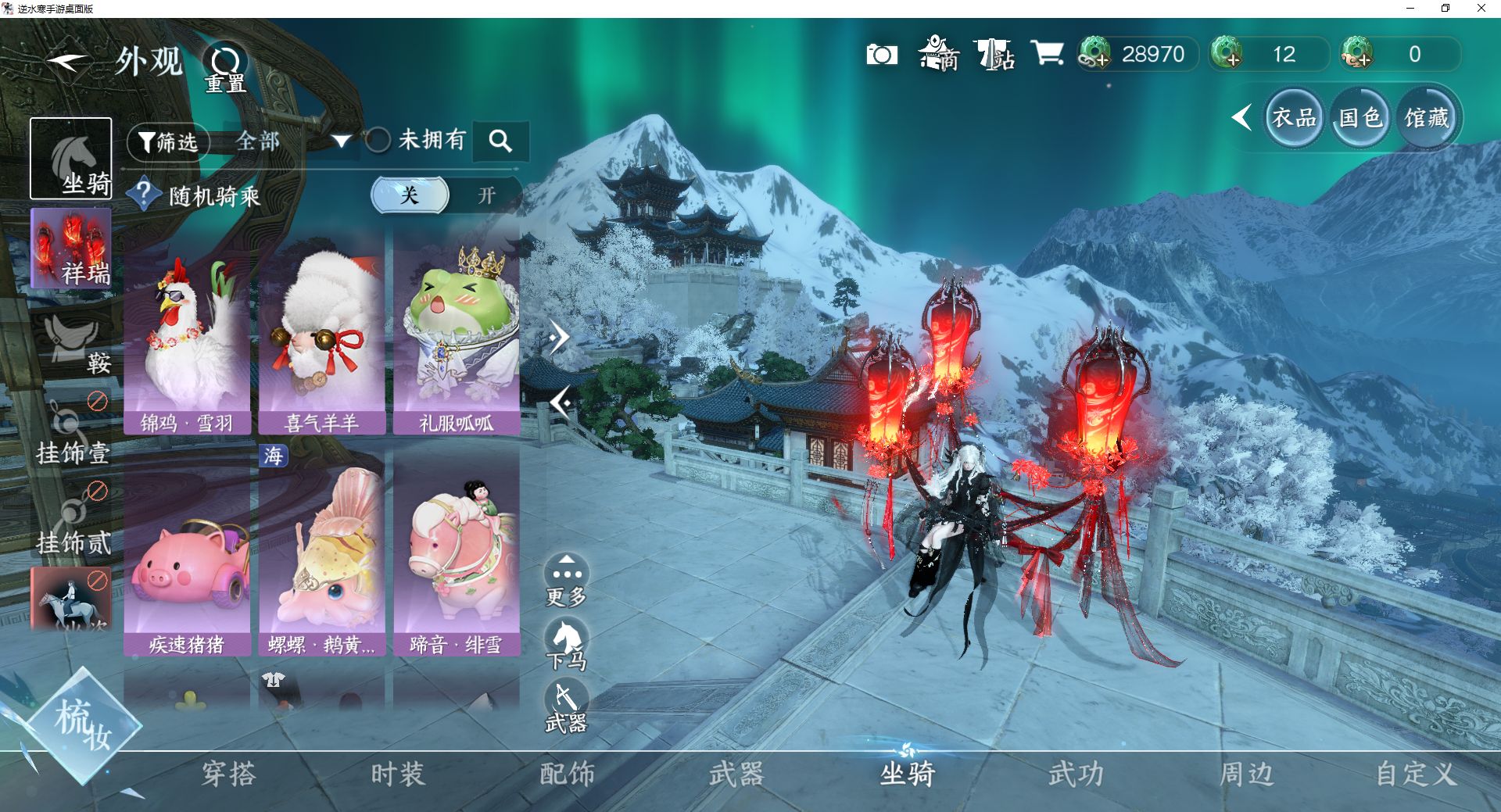Switch to the 时装 bottom tab
Screen dimensions: 1501x812
(x=398, y=774)
